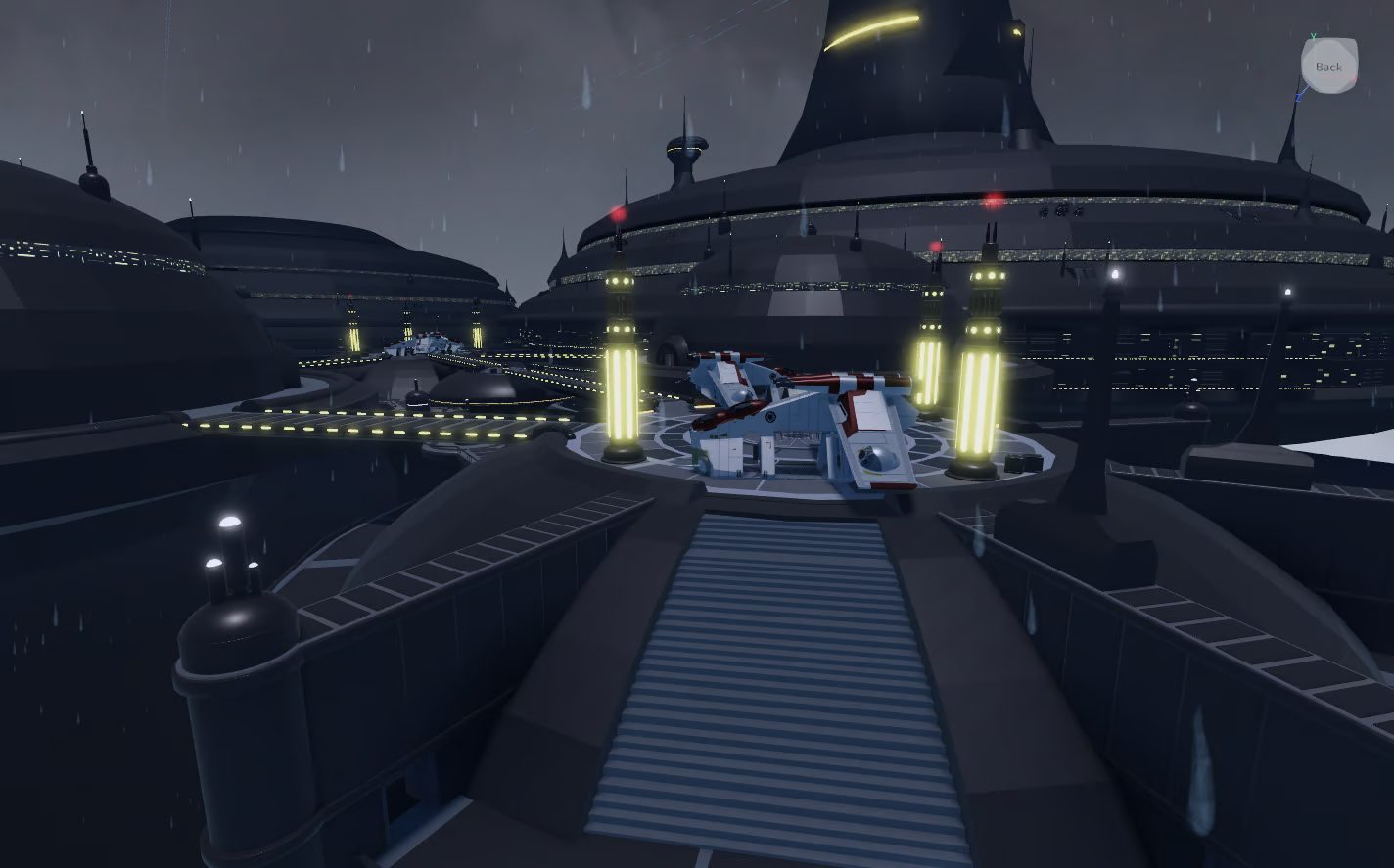Select the red X axis on the orientation gizmo
The height and width of the screenshot is (868, 1394).
pos(1354,78)
